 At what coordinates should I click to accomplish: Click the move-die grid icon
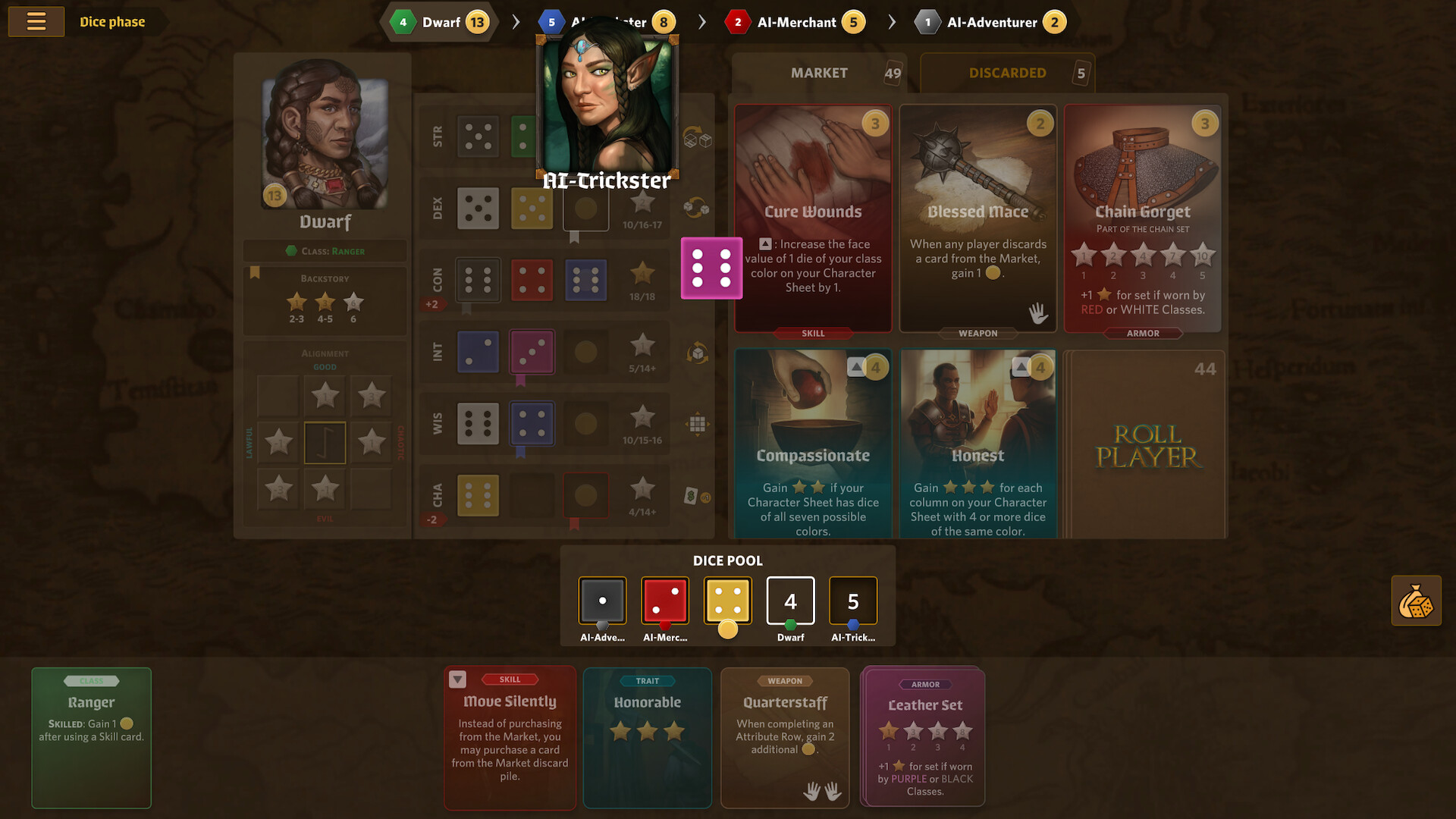[x=696, y=425]
